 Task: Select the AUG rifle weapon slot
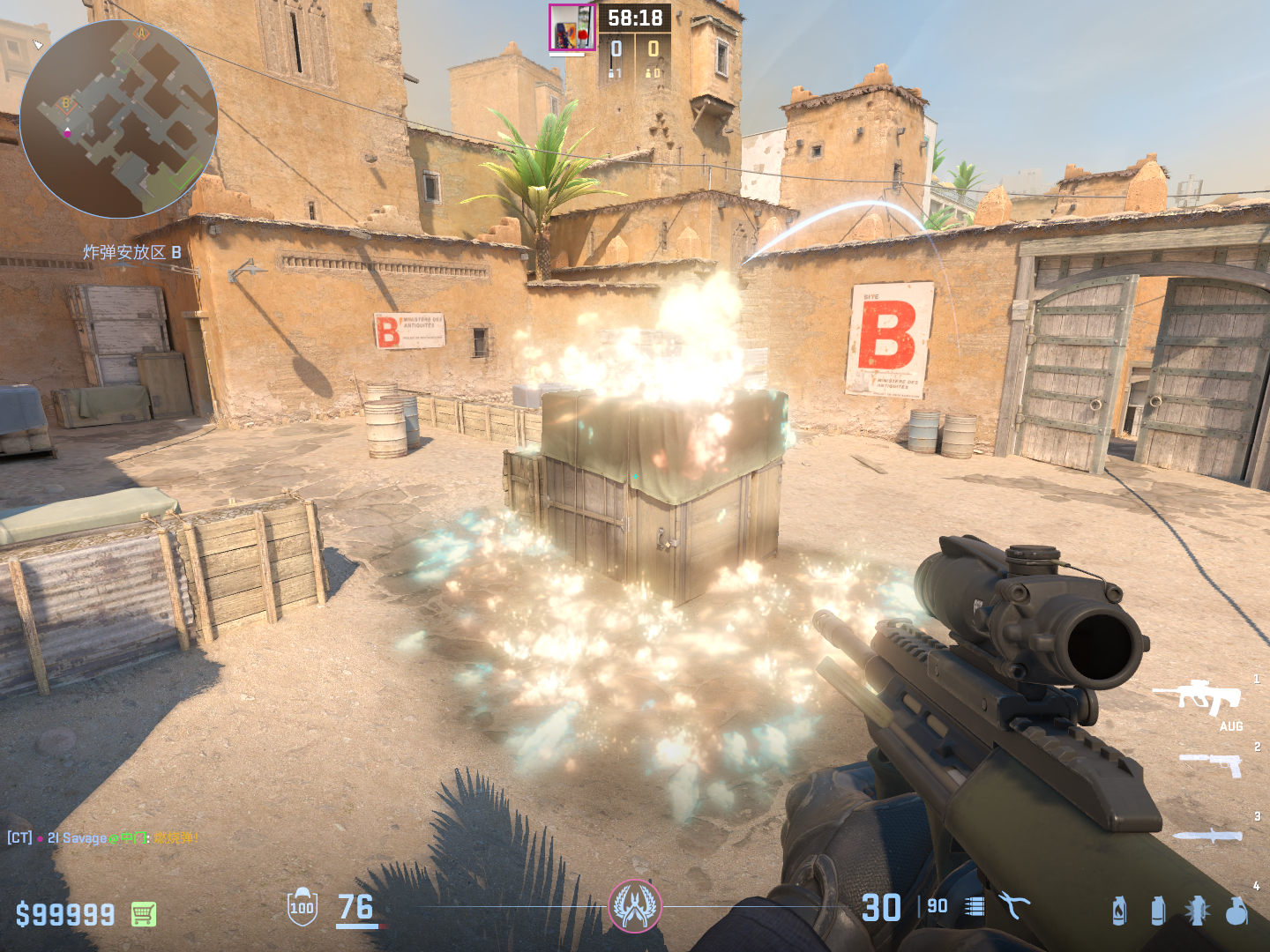click(x=1198, y=697)
